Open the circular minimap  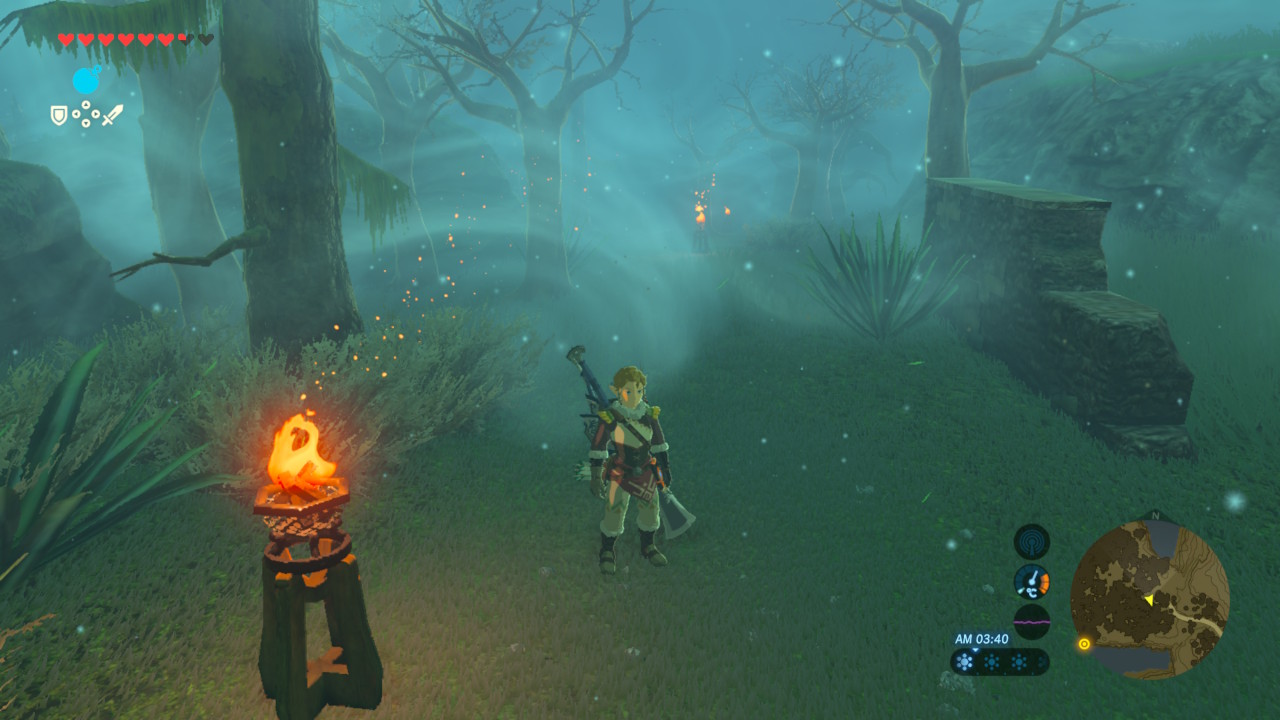(1149, 600)
